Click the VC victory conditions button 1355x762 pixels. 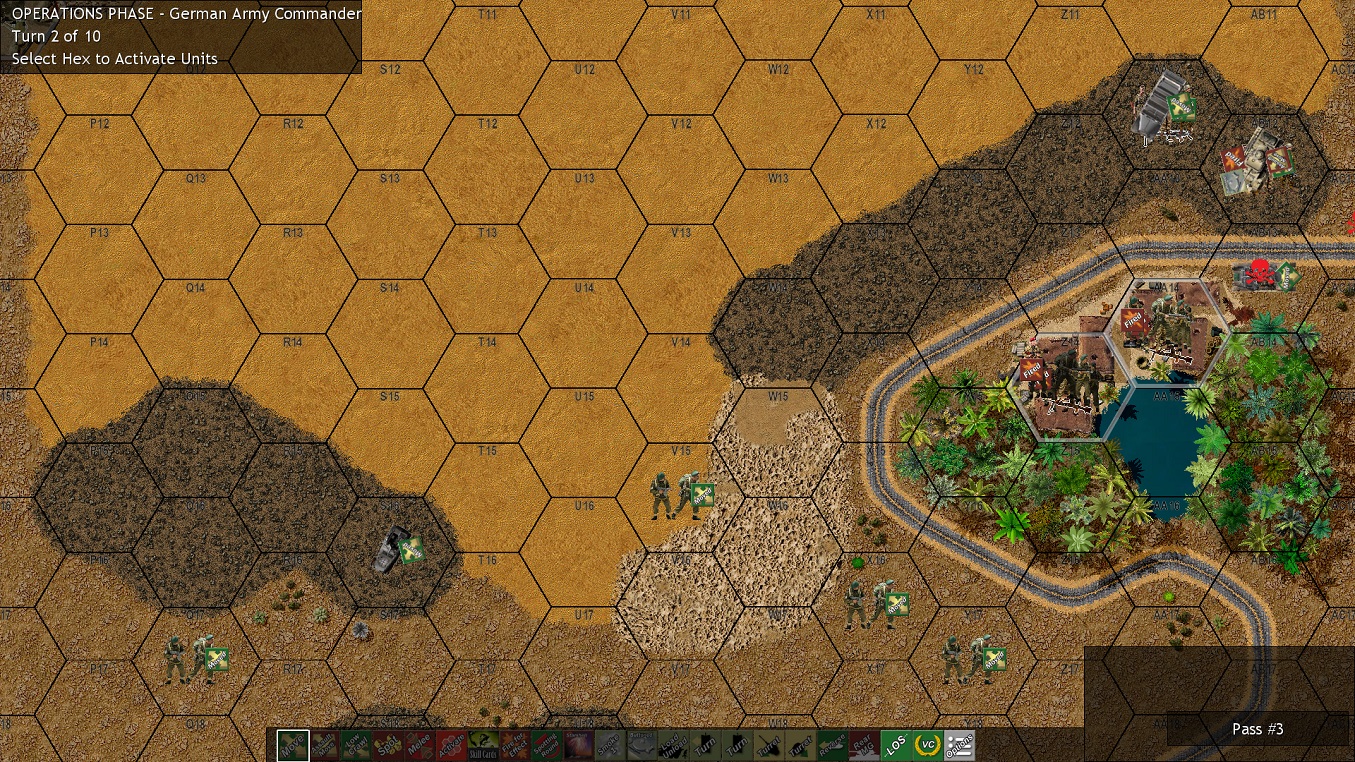click(927, 745)
